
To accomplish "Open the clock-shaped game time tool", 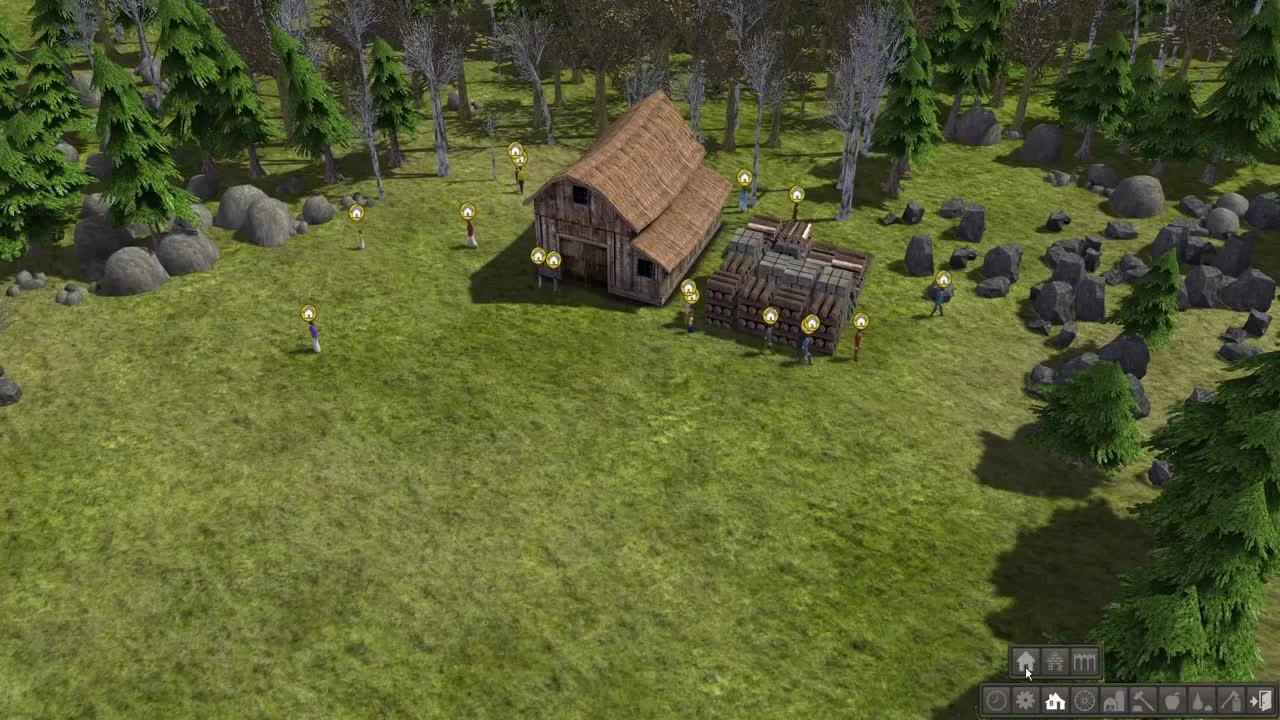I will pos(995,701).
